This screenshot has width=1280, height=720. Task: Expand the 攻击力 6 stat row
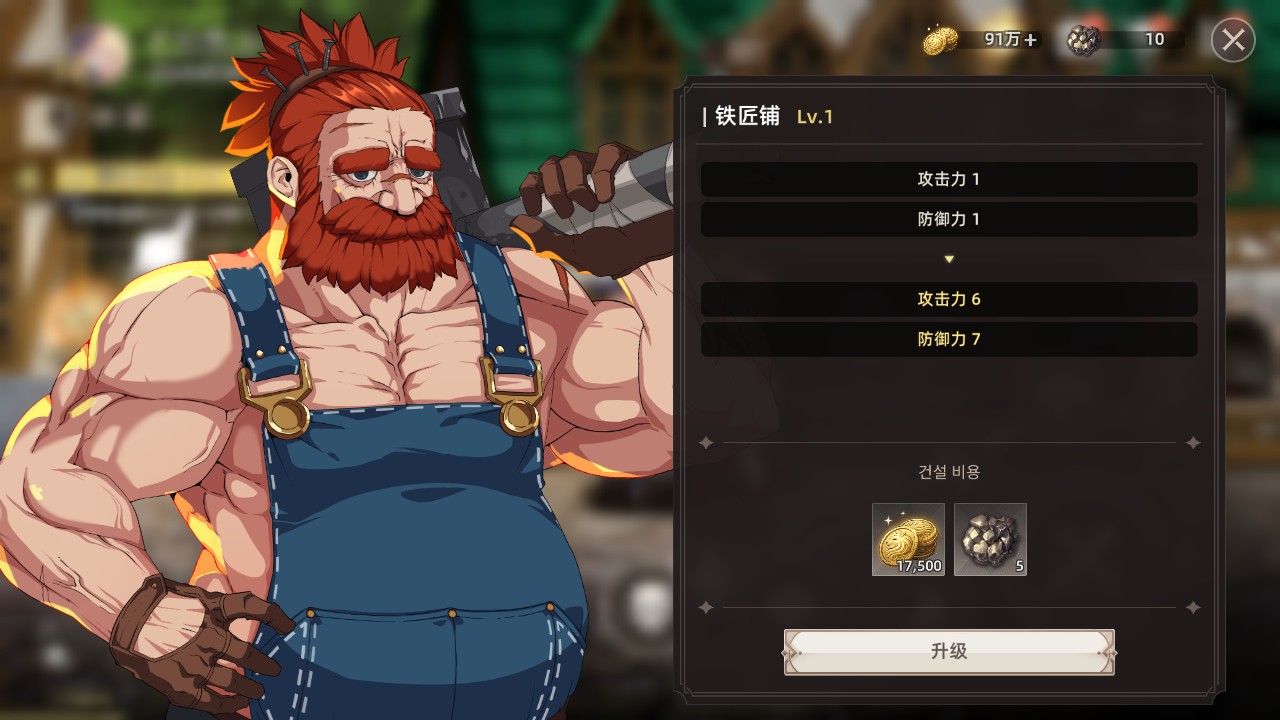(x=947, y=299)
